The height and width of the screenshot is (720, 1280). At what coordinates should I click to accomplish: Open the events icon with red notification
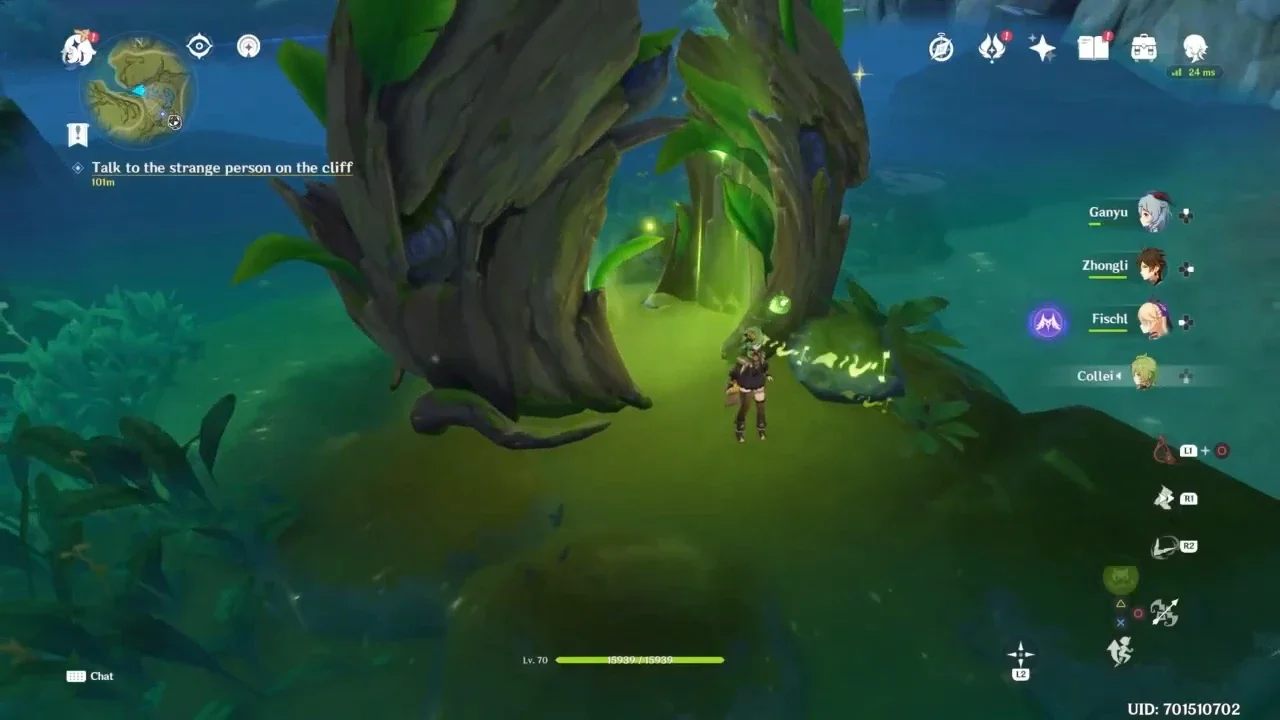pos(992,48)
